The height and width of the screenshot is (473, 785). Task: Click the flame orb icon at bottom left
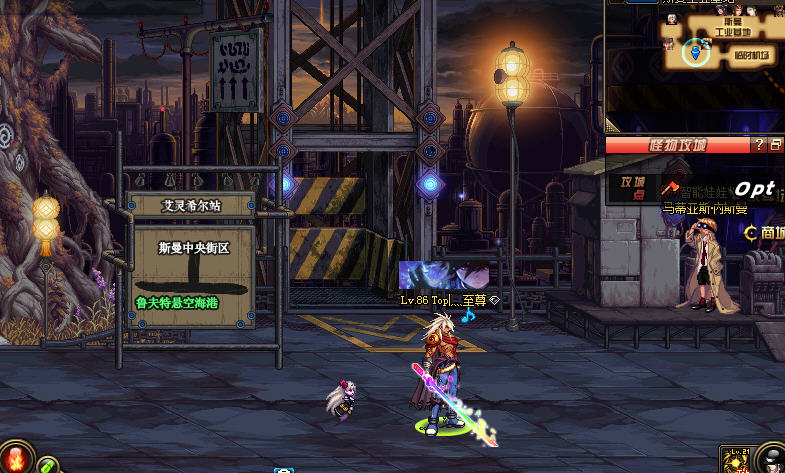point(13,459)
